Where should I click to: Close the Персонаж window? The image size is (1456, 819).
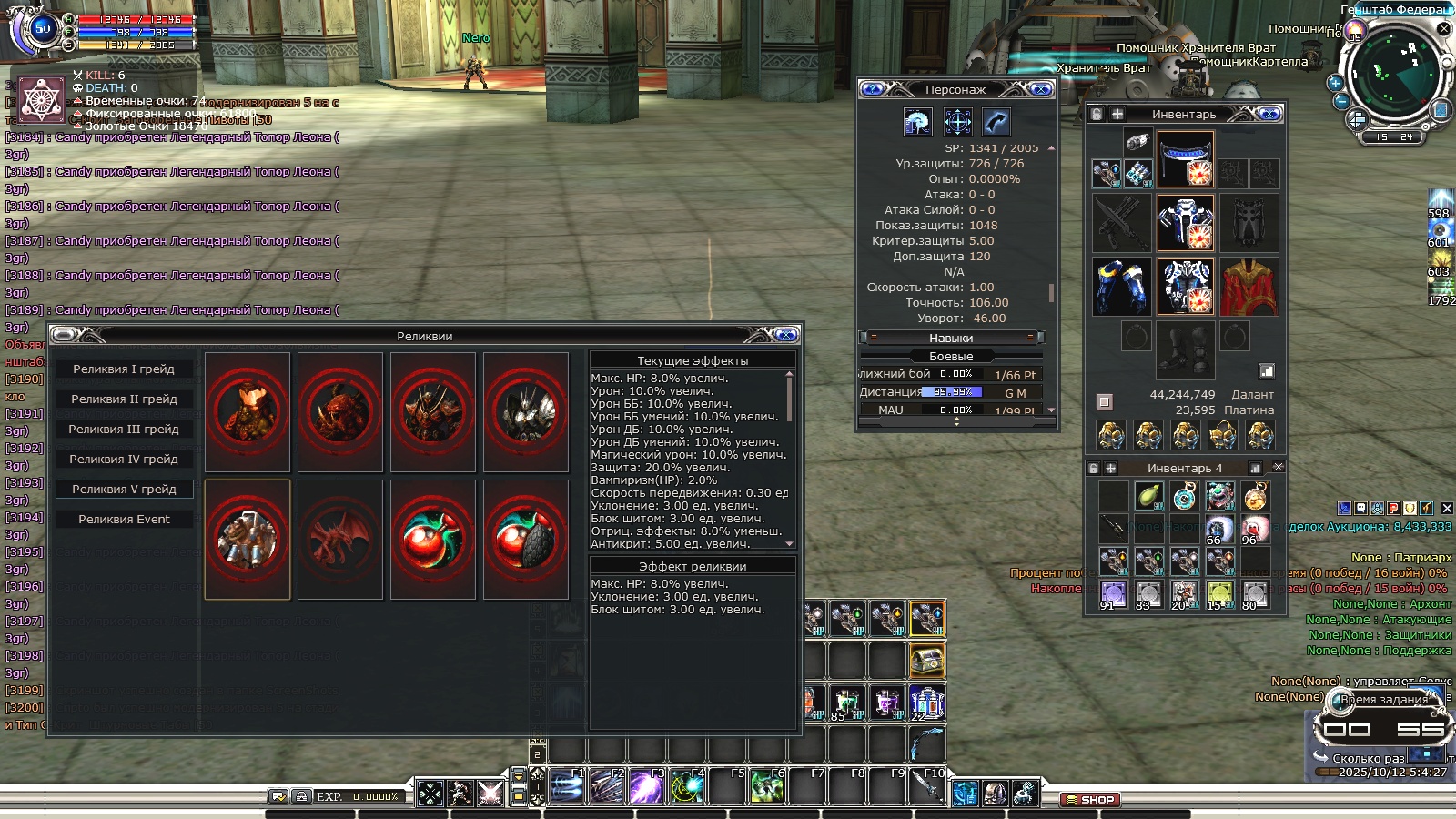[1041, 89]
